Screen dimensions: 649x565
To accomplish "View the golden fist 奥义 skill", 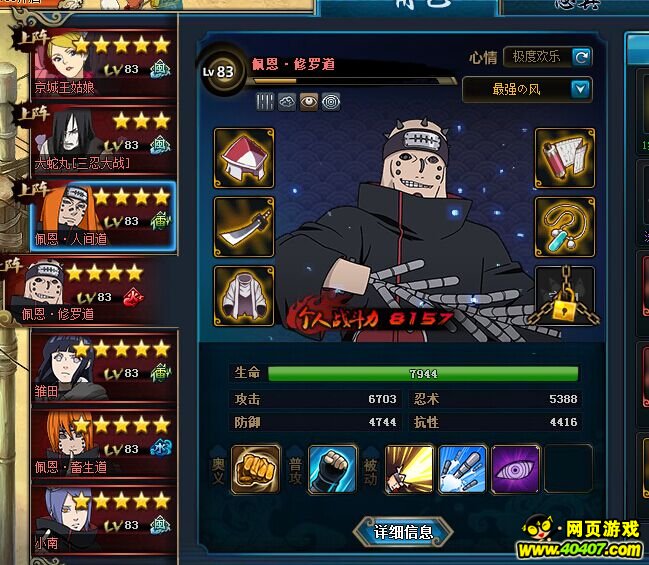I will pos(256,469).
